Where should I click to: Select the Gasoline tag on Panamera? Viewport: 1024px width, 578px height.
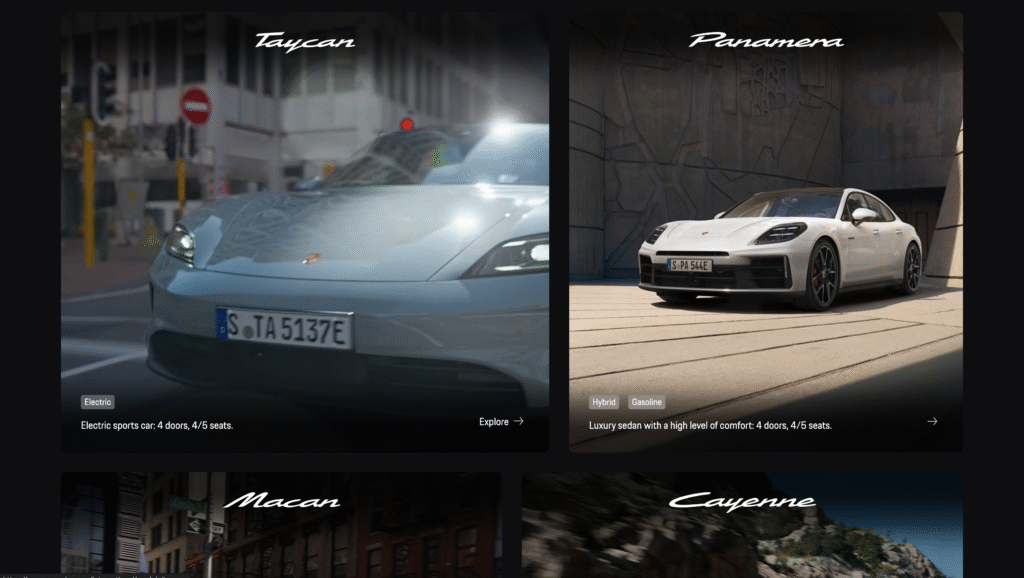point(646,402)
